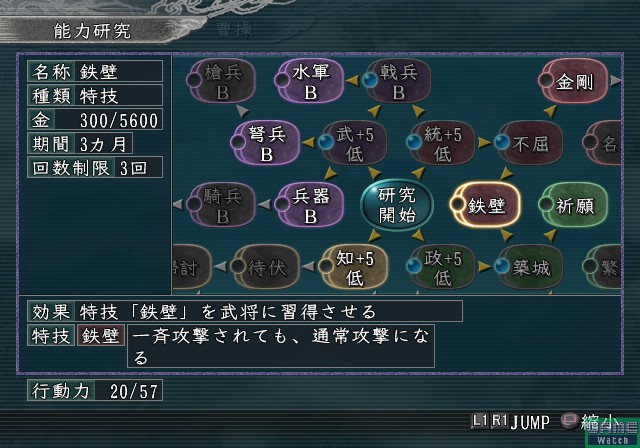Viewport: 640px width, 448px height.
Task: Pick the 金剛 skill node
Action: pyautogui.click(x=577, y=82)
